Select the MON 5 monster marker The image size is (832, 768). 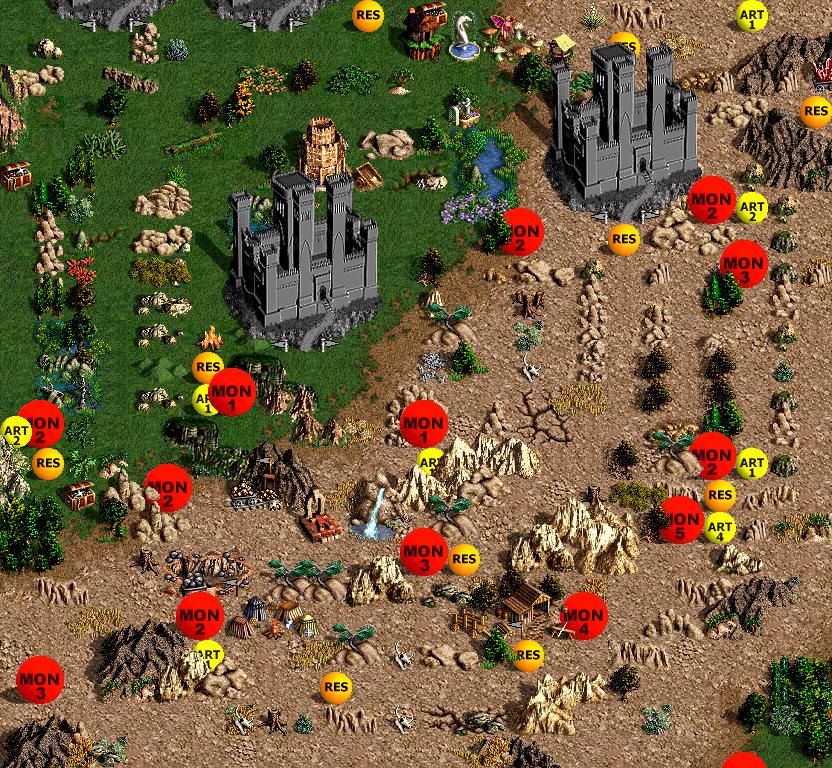pos(681,520)
